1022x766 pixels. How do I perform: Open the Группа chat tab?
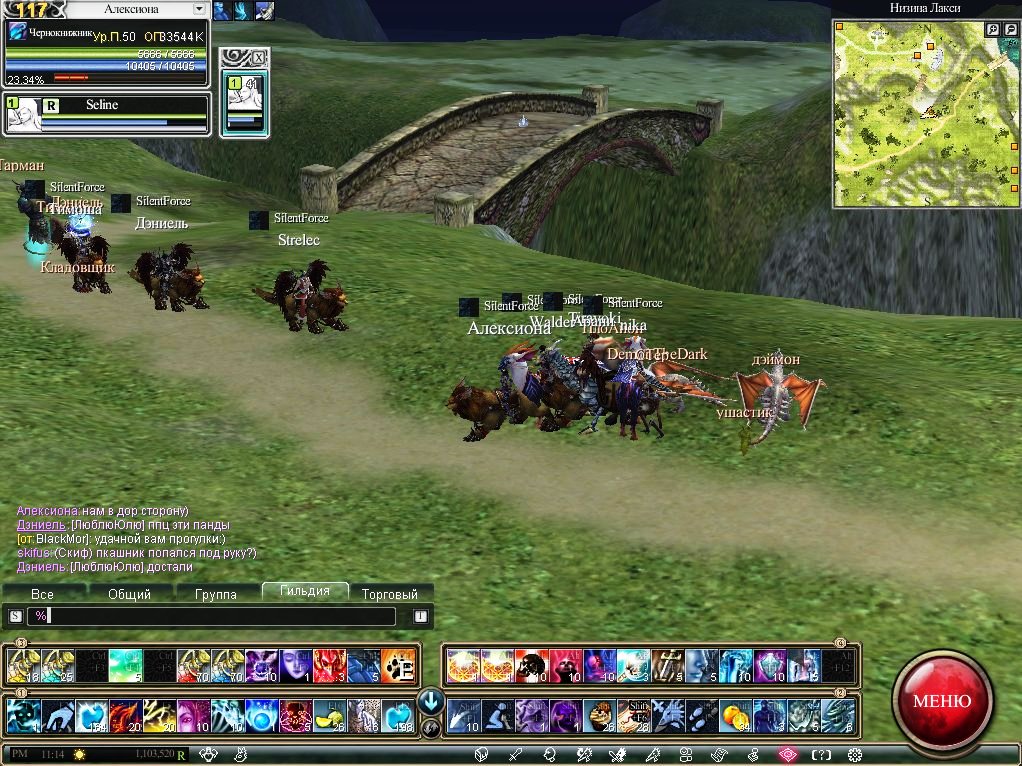point(216,593)
